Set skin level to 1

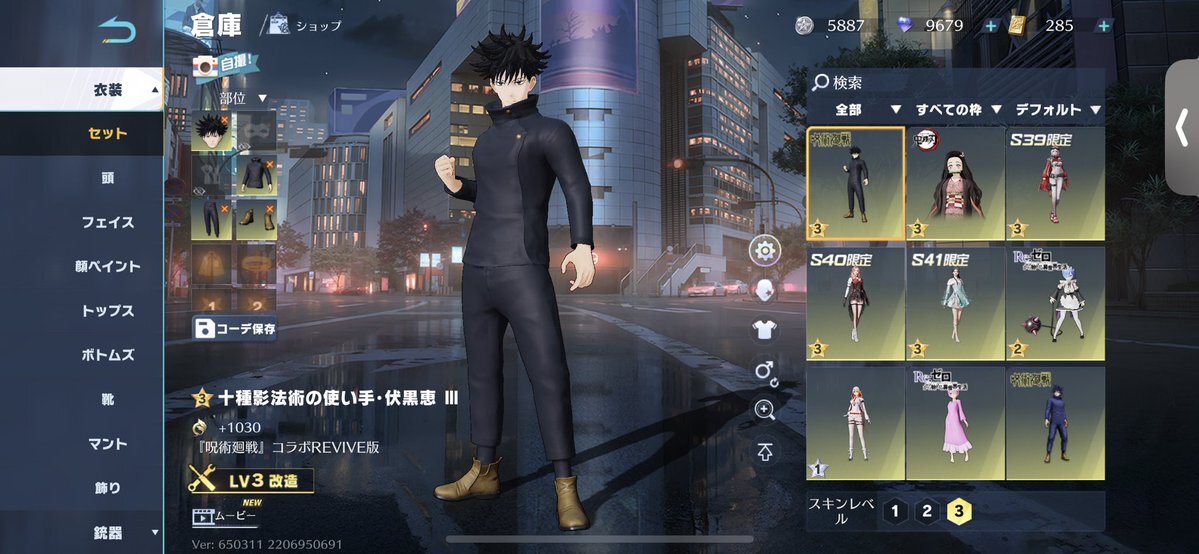pos(894,512)
